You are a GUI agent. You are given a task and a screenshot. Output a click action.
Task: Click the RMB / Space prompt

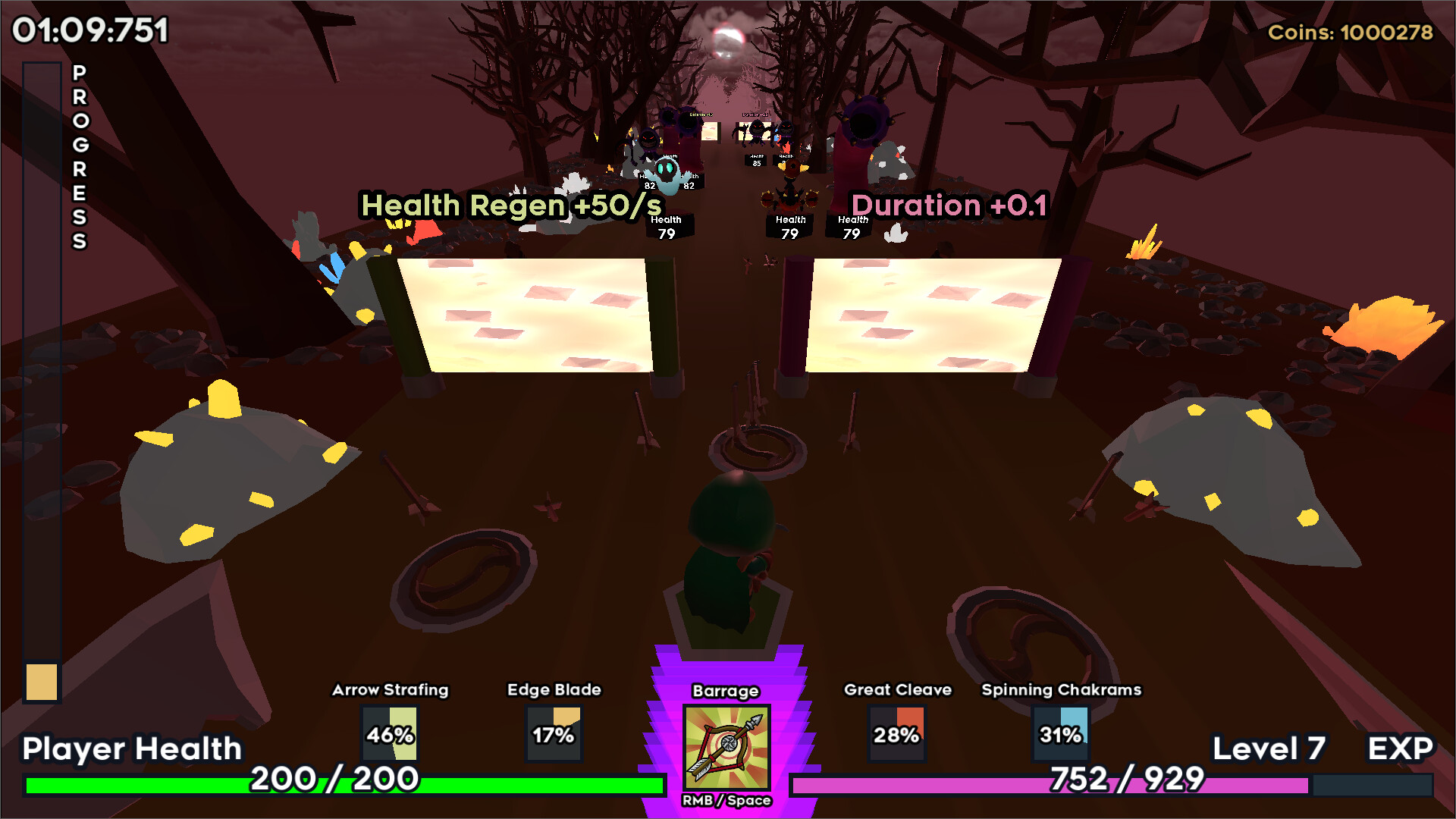coord(726,800)
